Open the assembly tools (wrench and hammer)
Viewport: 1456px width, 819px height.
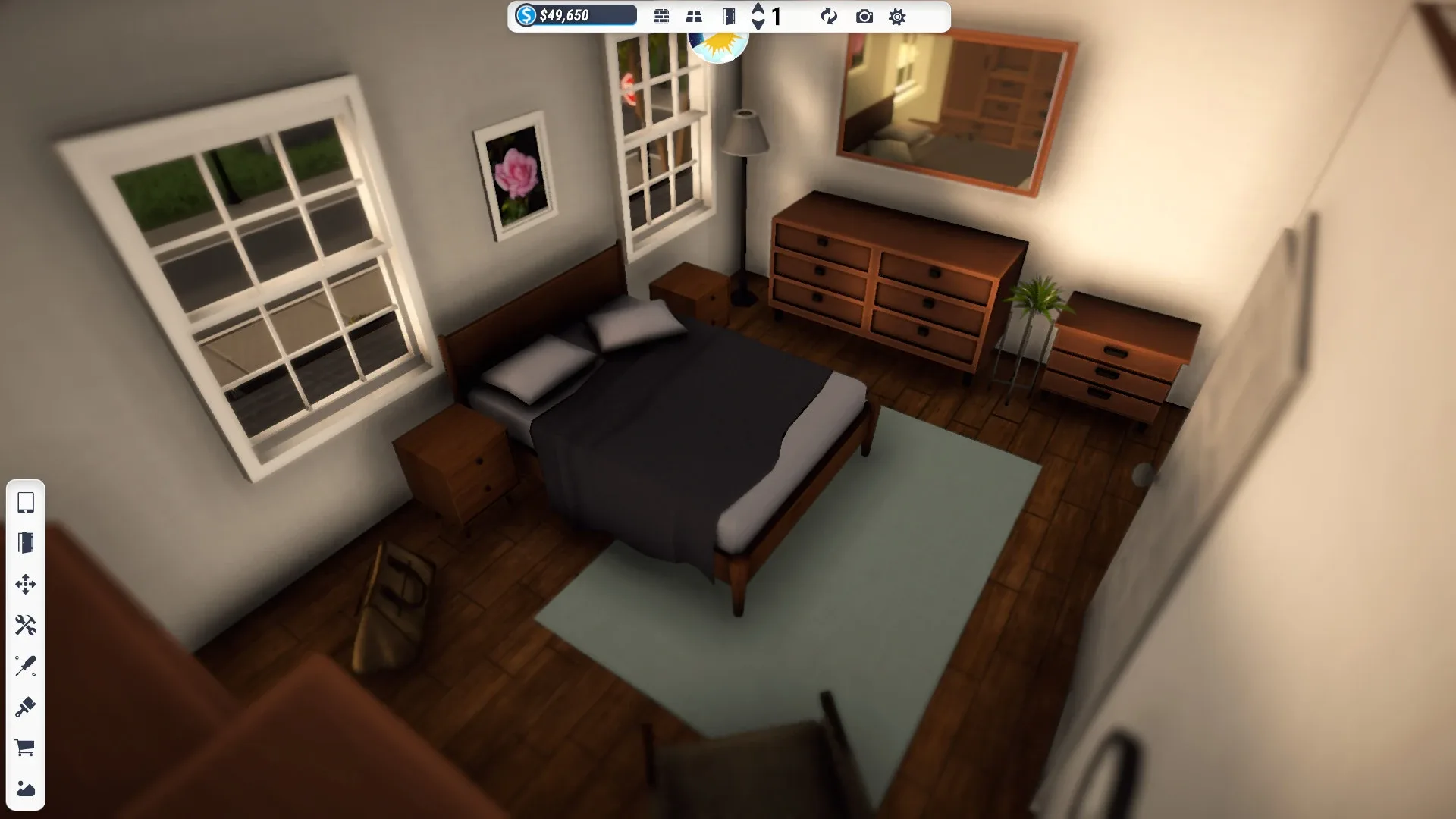tap(27, 623)
